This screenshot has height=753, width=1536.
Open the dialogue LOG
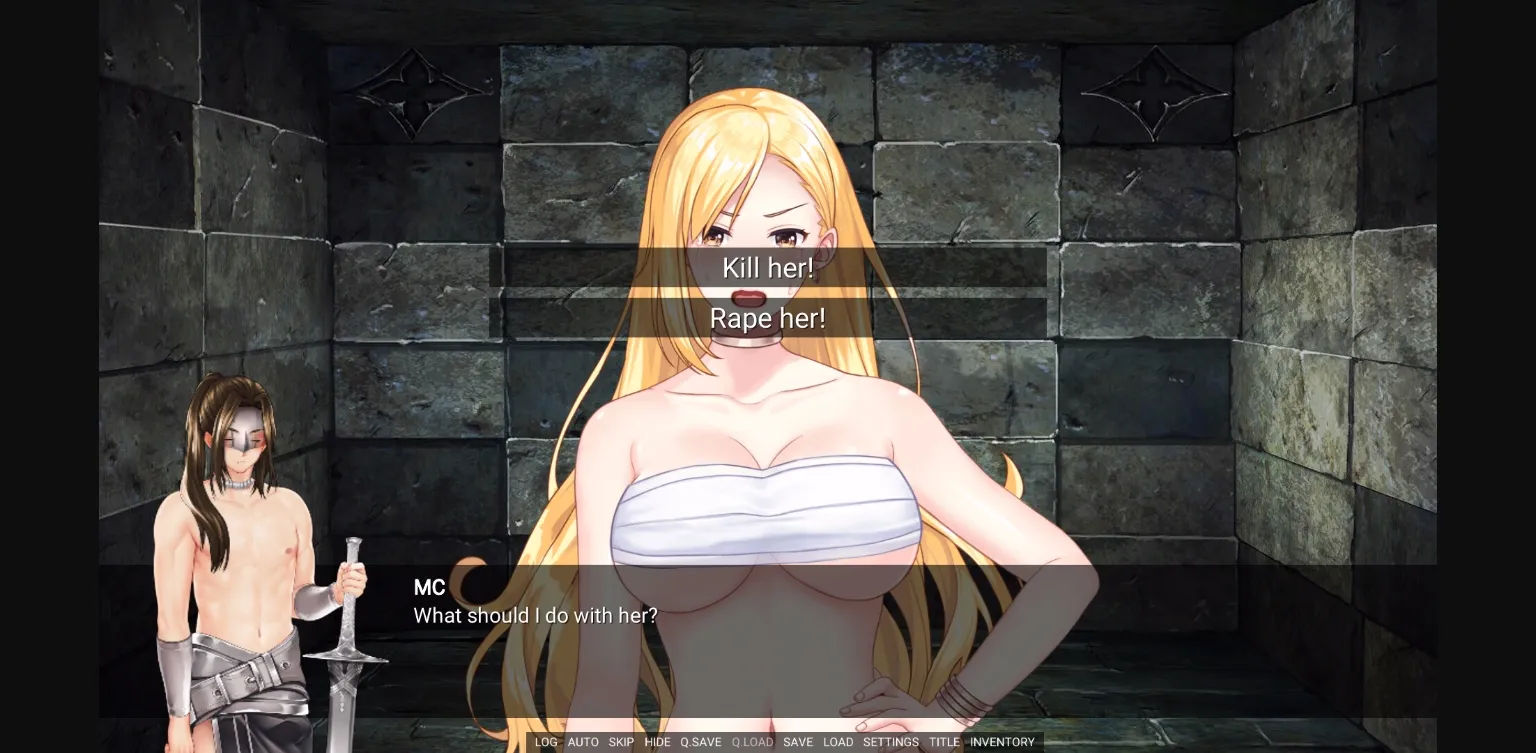(x=546, y=742)
